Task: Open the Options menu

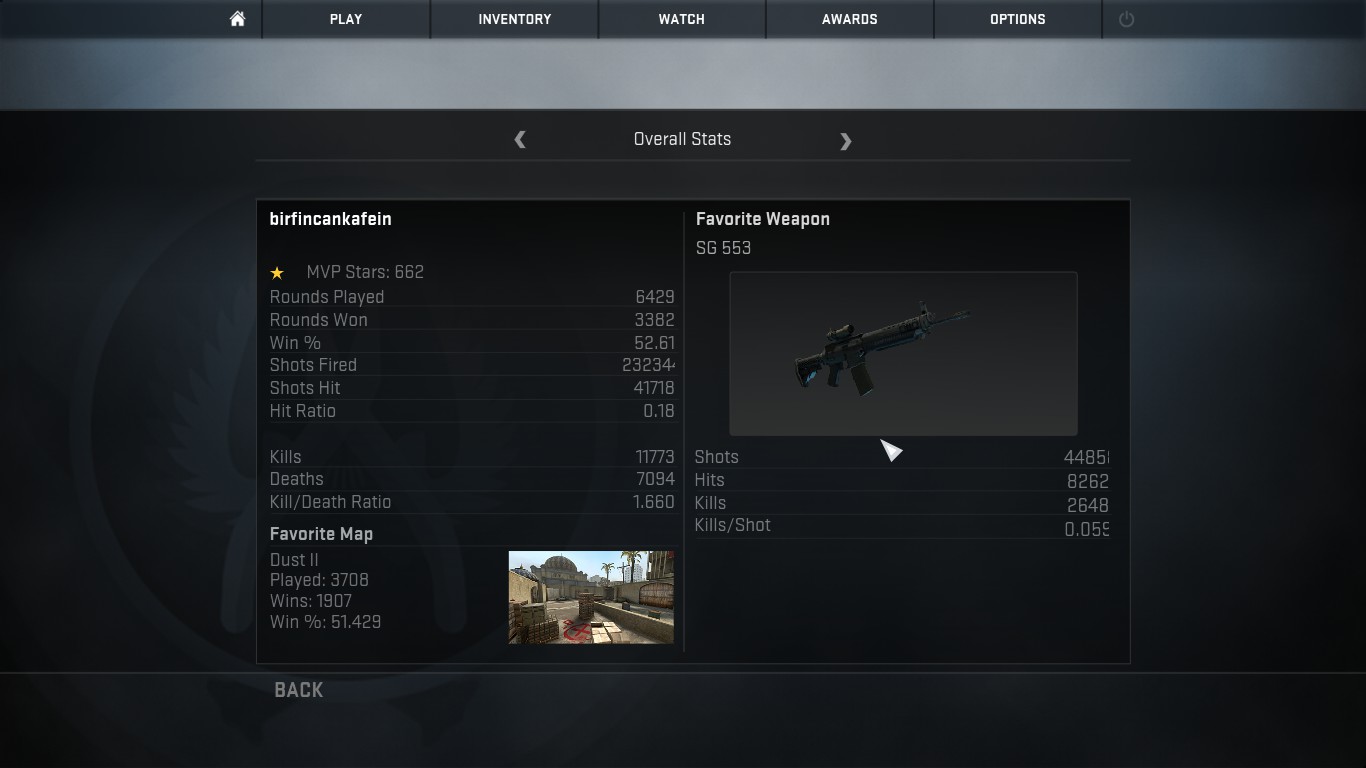Action: [x=1017, y=19]
